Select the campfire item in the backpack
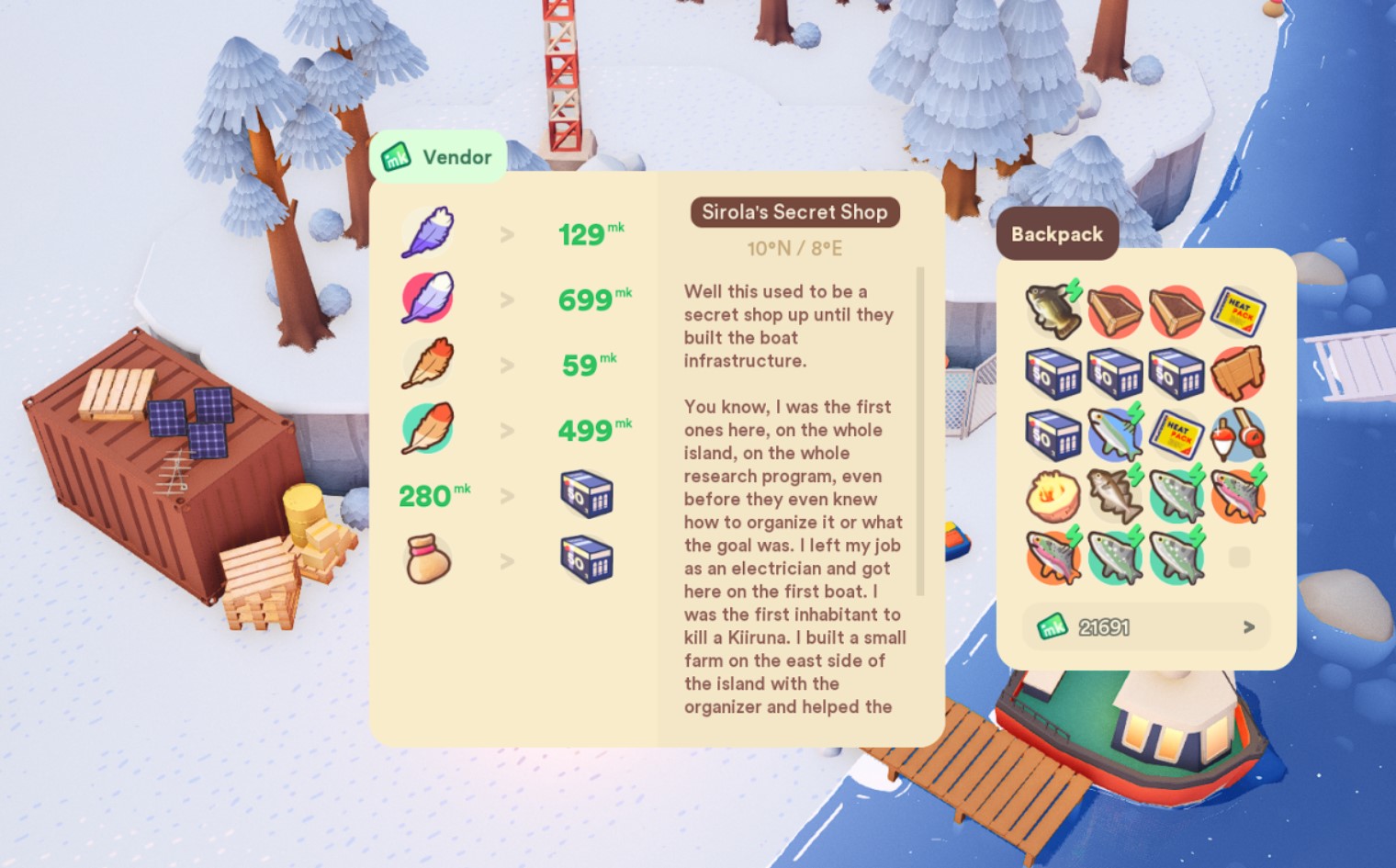The width and height of the screenshot is (1396, 868). (1053, 496)
